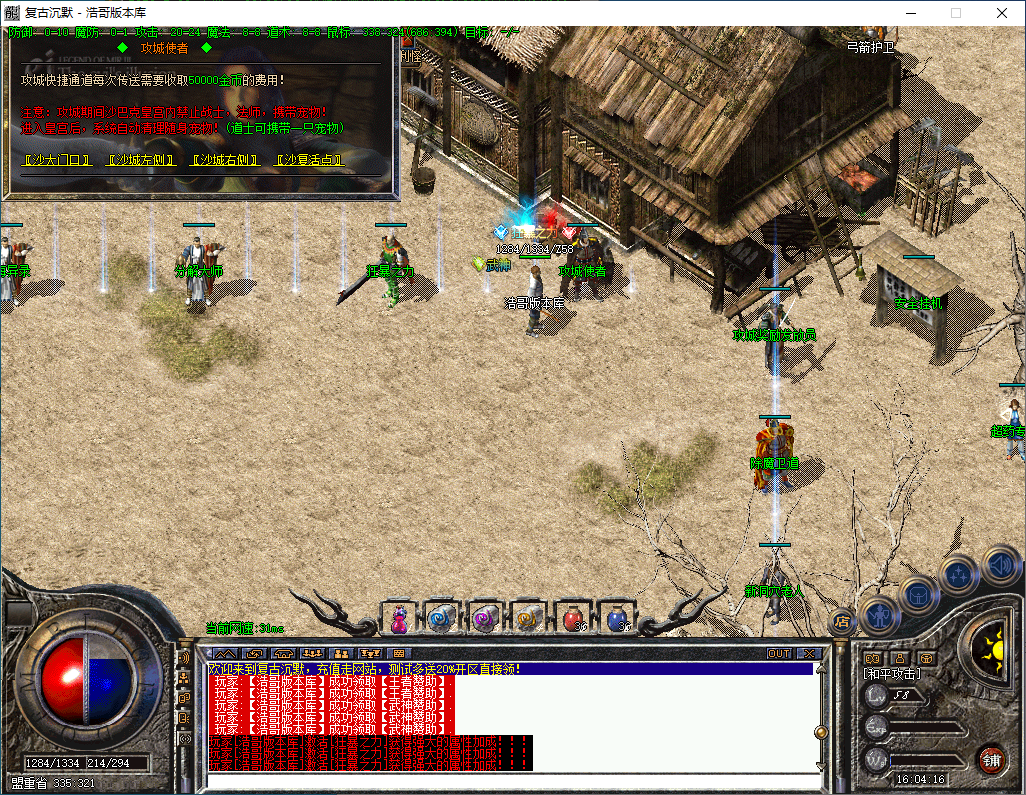
Task: Click the red 铺 stall button
Action: pos(991,758)
